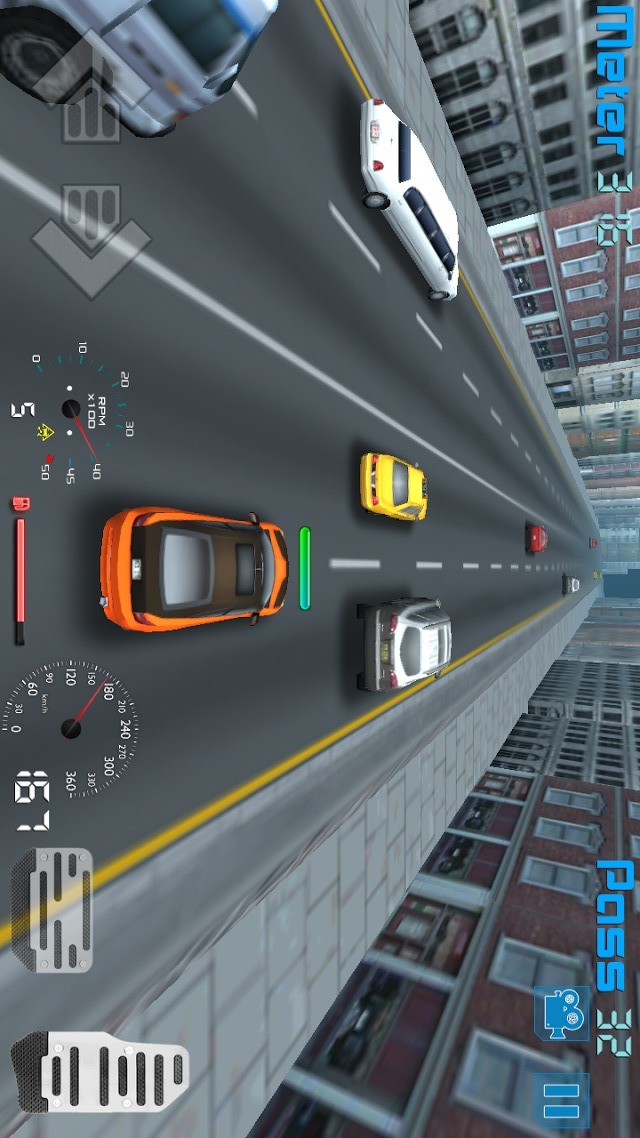Pause the game with the pause button
Image resolution: width=640 pixels, height=1138 pixels.
pyautogui.click(x=561, y=1100)
